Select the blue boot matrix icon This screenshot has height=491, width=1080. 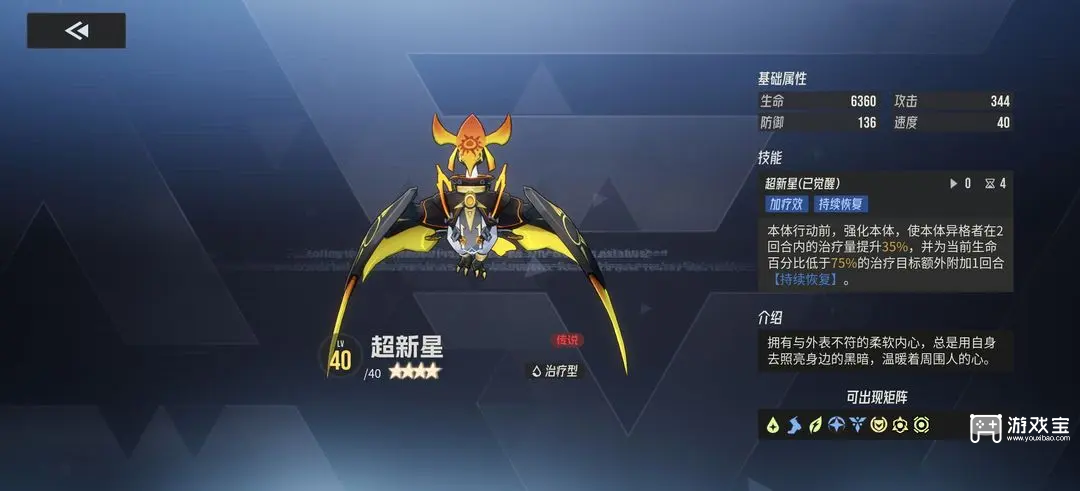point(793,425)
